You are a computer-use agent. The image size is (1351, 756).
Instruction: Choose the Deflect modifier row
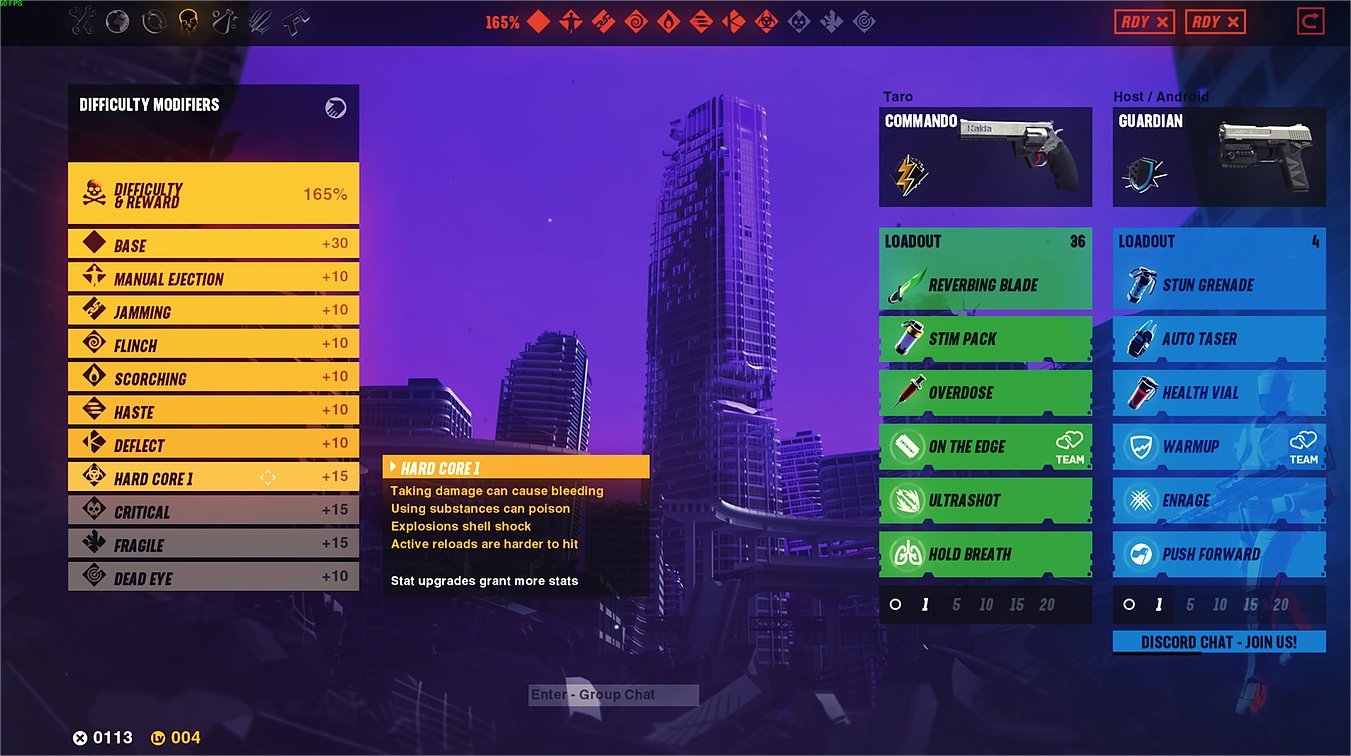coord(213,445)
